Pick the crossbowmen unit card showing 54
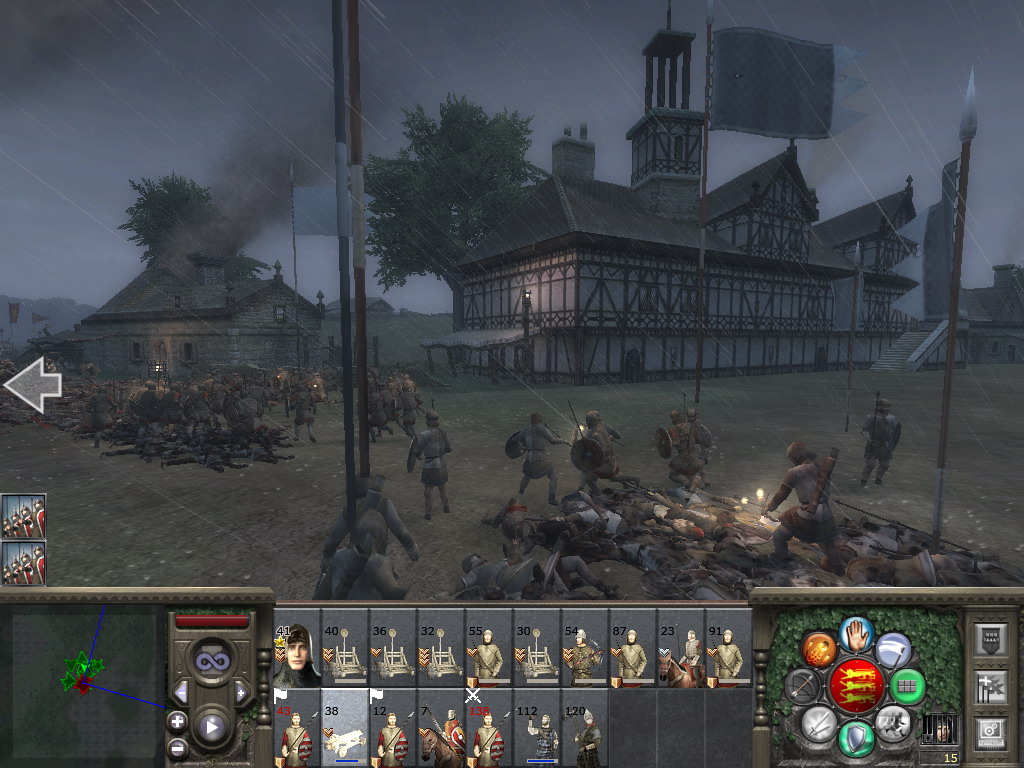1024x768 pixels. pos(584,648)
